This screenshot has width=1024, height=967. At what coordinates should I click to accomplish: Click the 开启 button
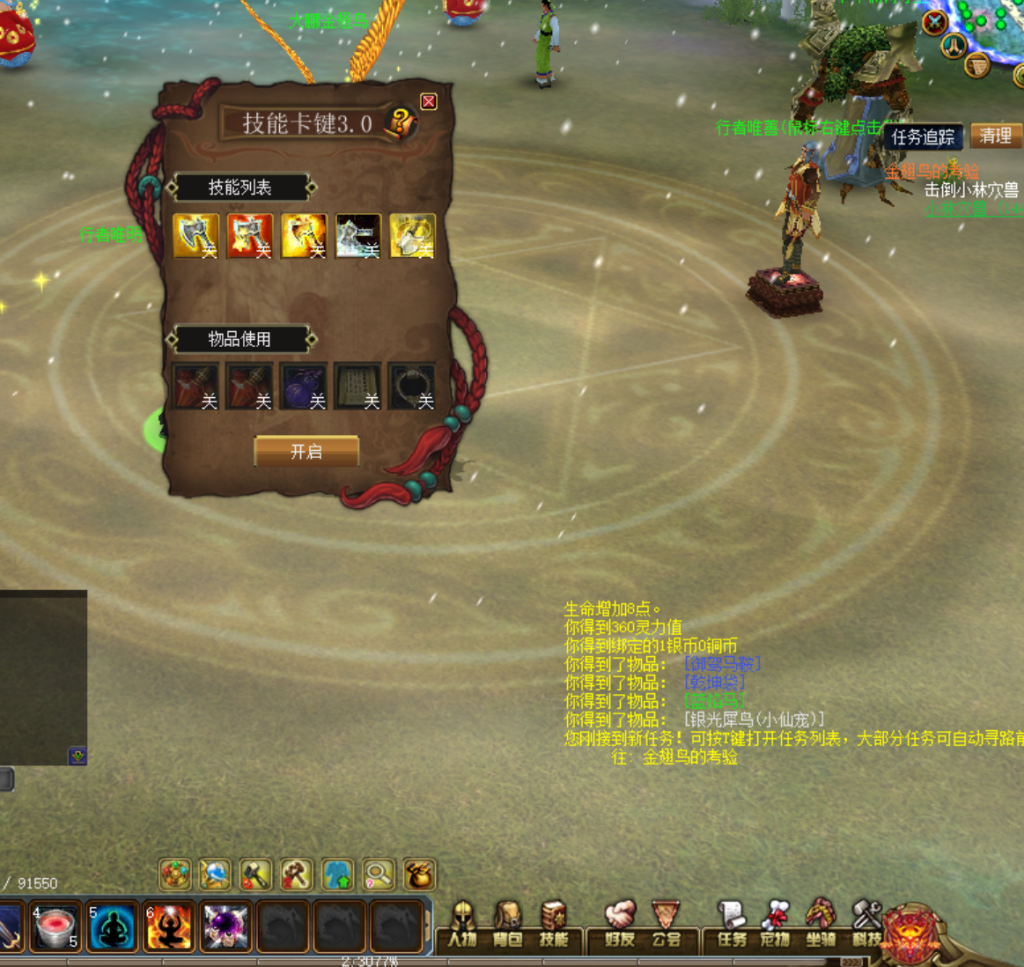click(x=306, y=451)
